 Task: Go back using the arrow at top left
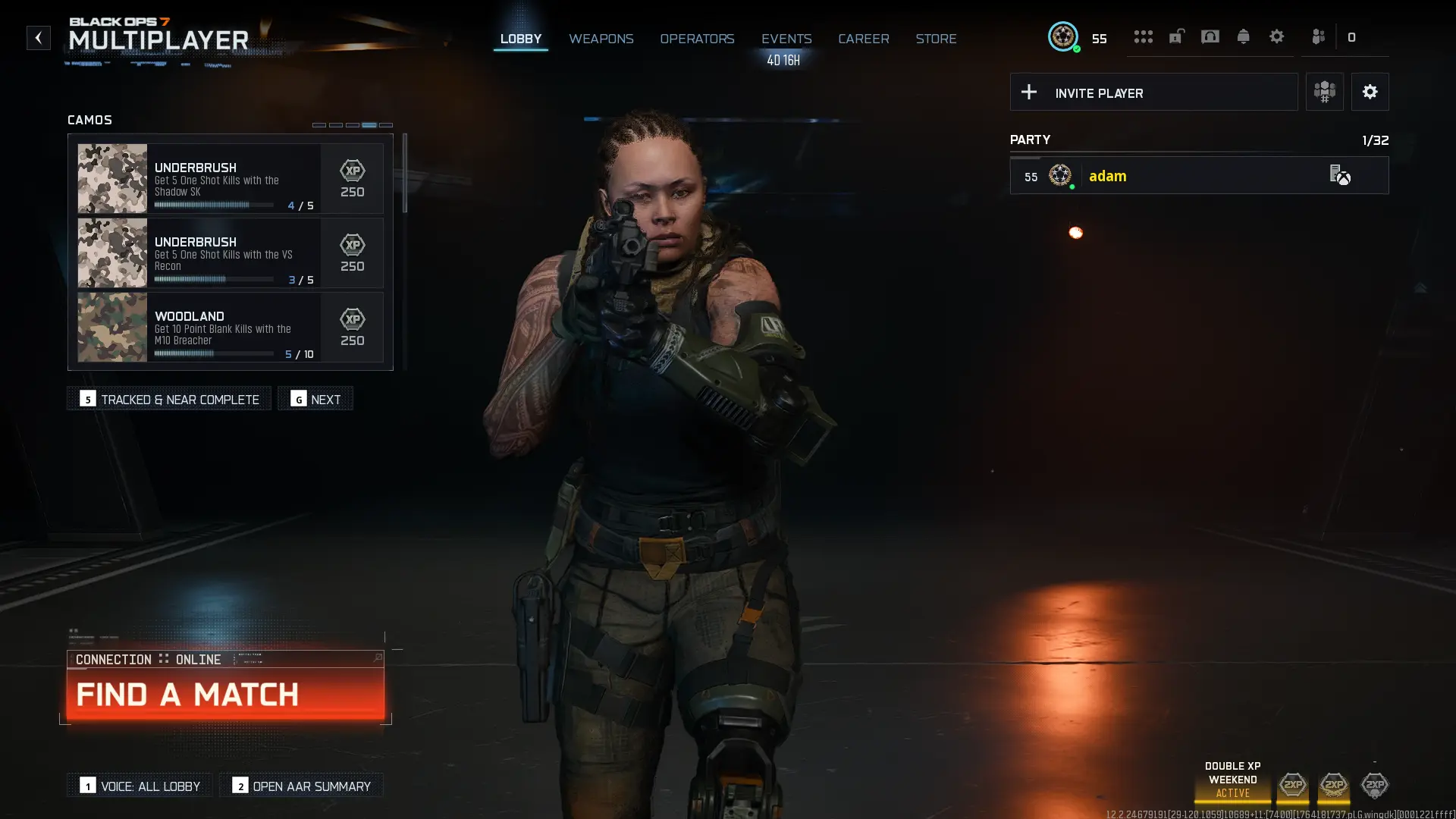38,38
